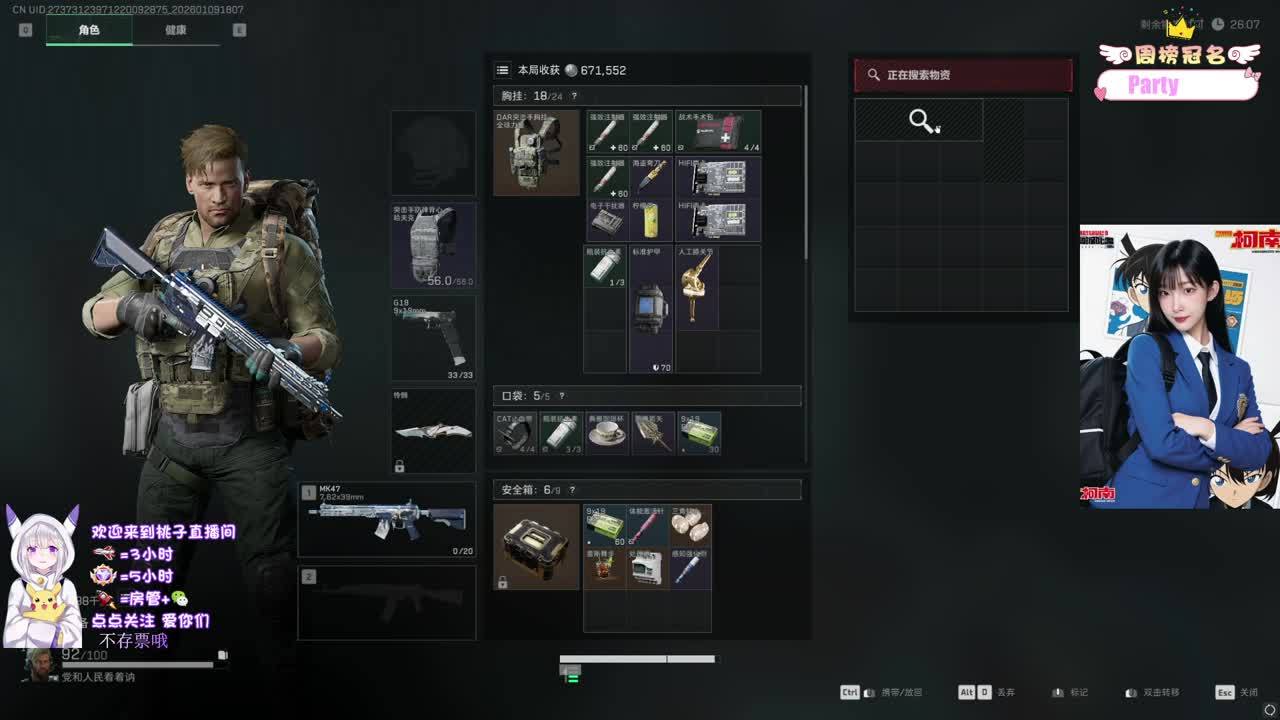
Task: Pick the CAT tourniquet in pockets
Action: click(x=516, y=433)
